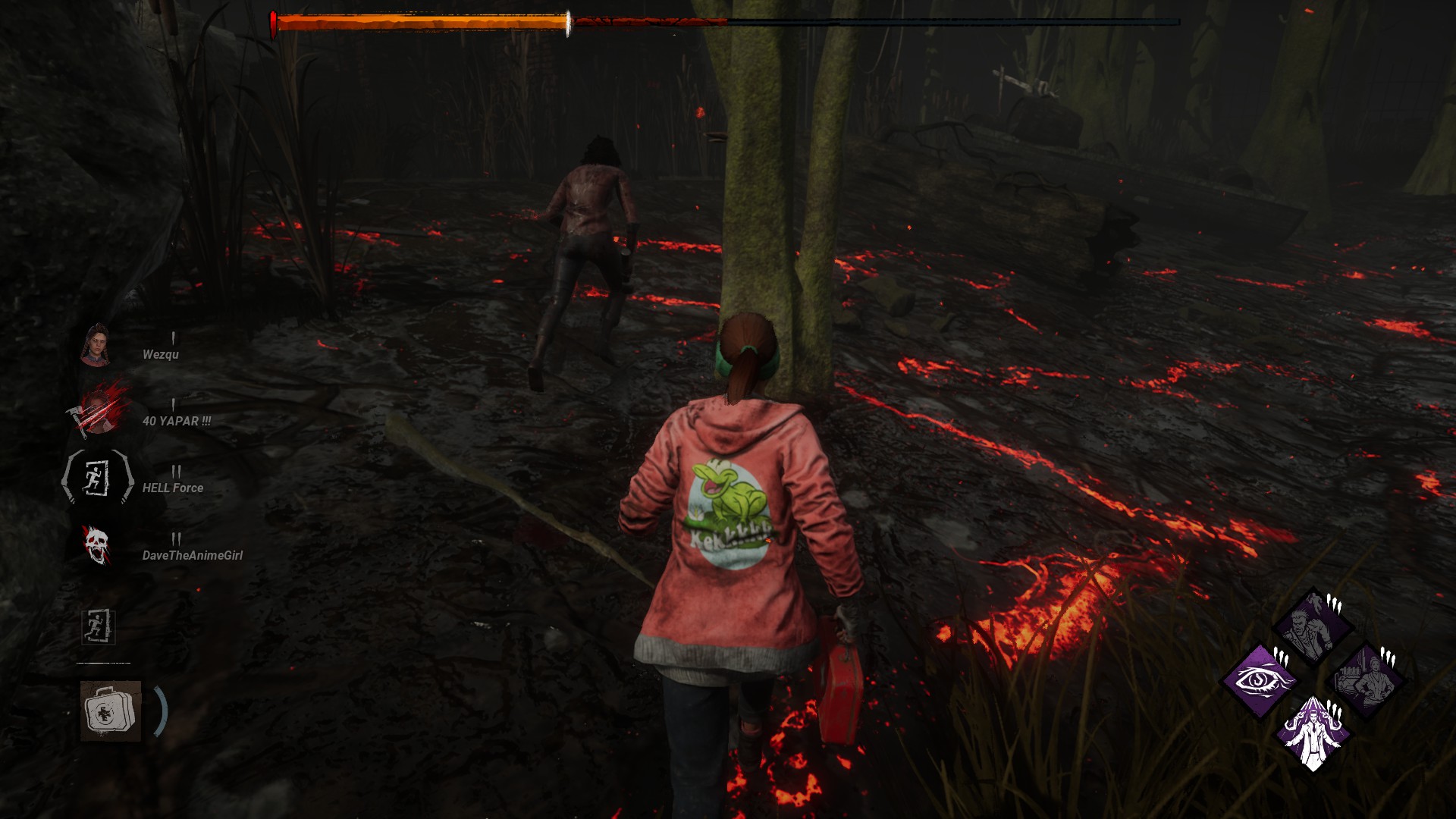Click DaveTheAnimeGirl's skull status icon

(x=97, y=546)
